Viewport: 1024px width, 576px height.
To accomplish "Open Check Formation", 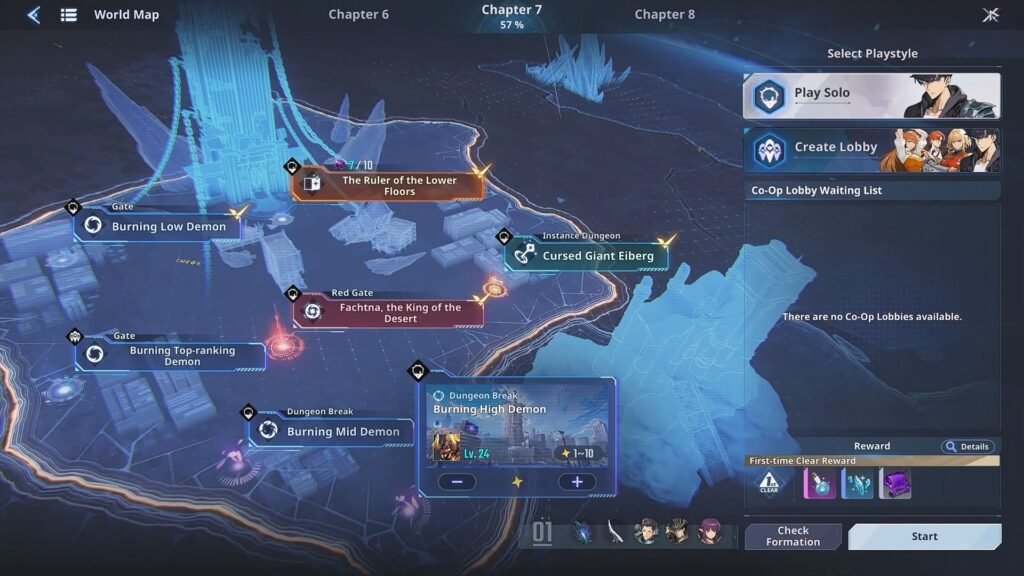I will point(793,537).
